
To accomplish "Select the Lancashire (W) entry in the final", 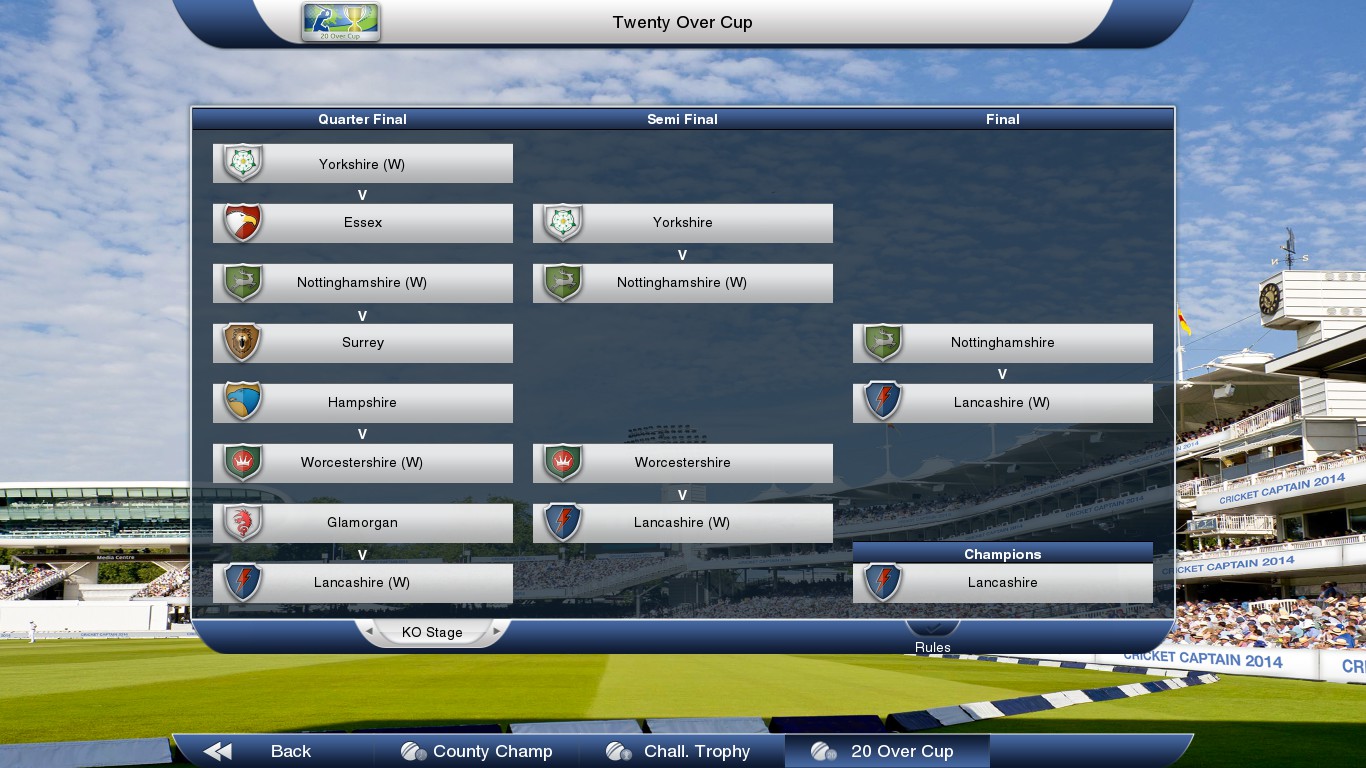I will pyautogui.click(x=1003, y=402).
